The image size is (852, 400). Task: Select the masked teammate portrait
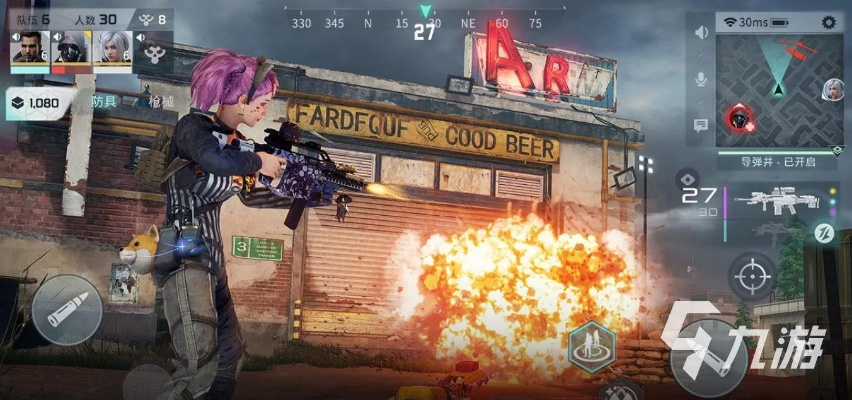(70, 49)
